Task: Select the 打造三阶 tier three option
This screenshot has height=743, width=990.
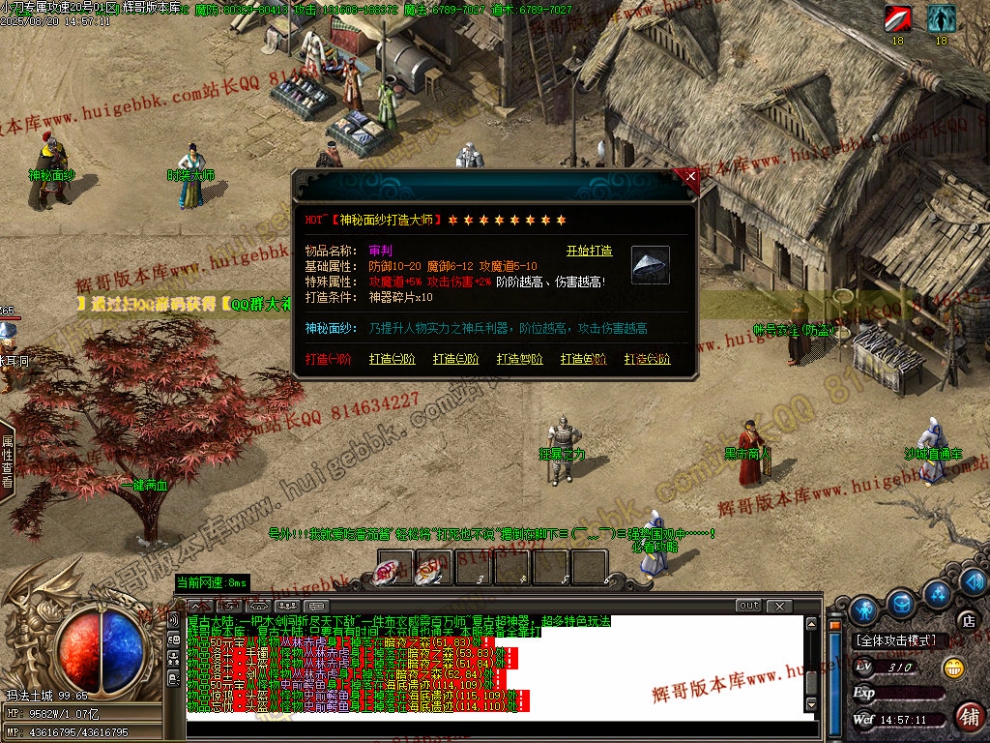Action: [x=456, y=359]
